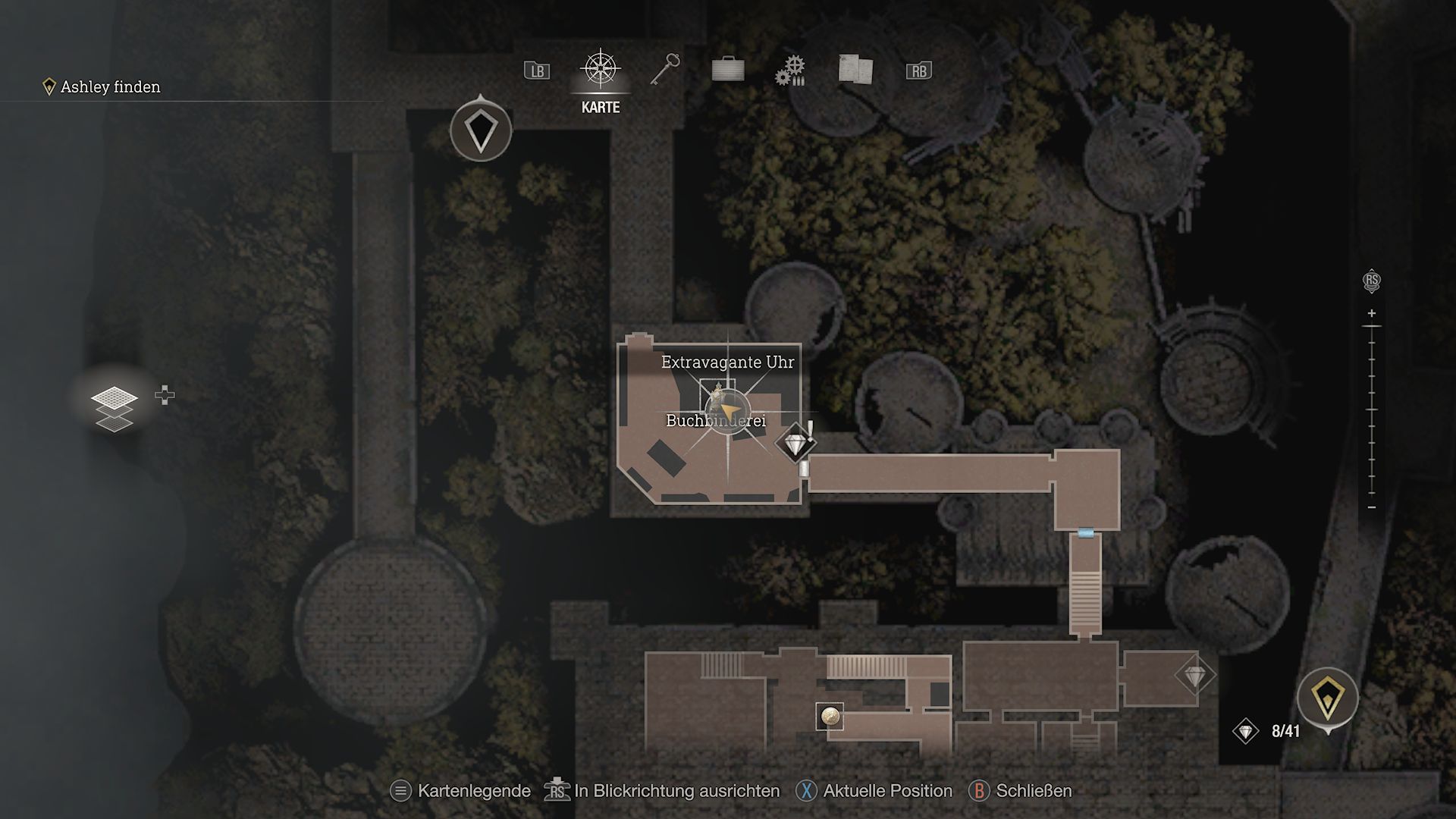Open the attaché case inventory tab
Image resolution: width=1456 pixels, height=819 pixels.
tap(728, 70)
